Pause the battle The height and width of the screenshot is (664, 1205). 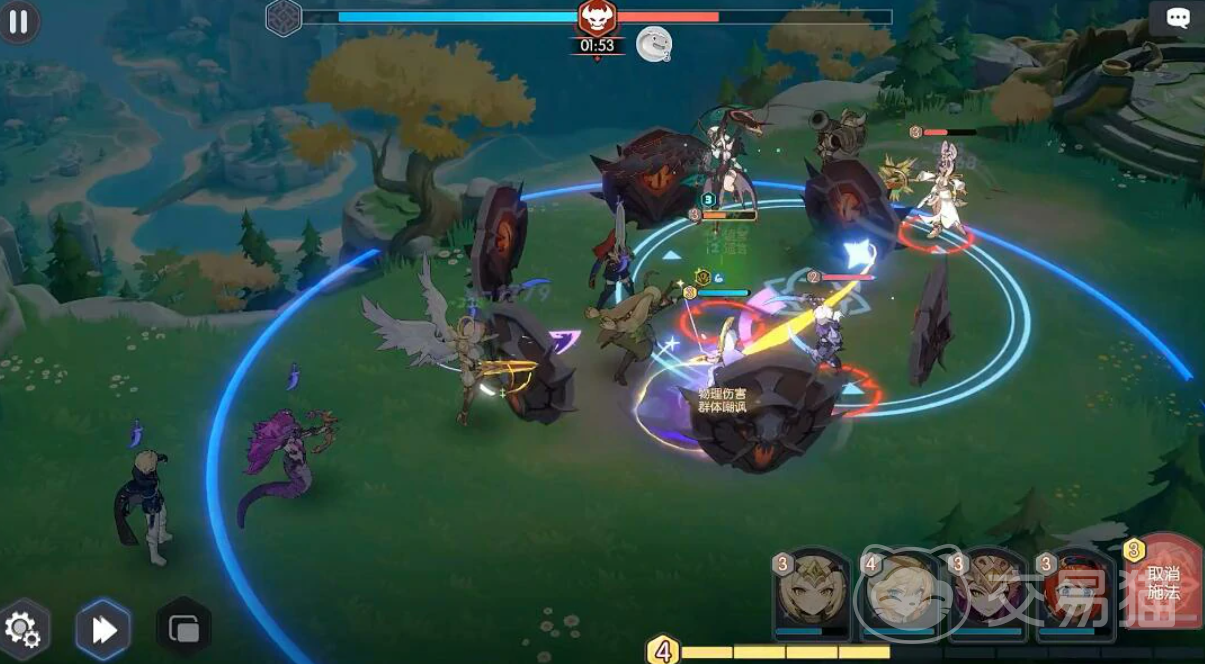18,21
